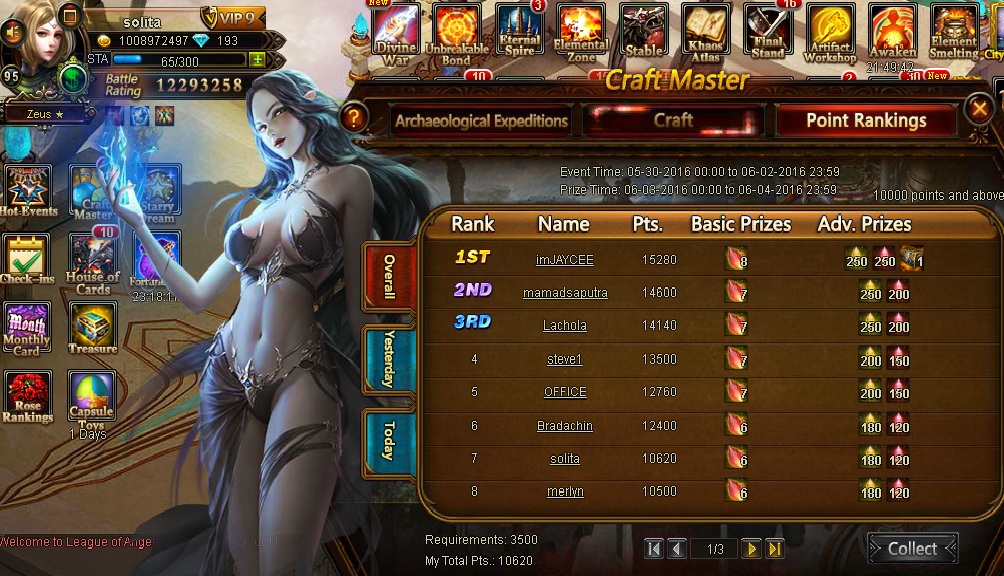Jump to the last rankings page
1004x576 pixels.
click(775, 548)
